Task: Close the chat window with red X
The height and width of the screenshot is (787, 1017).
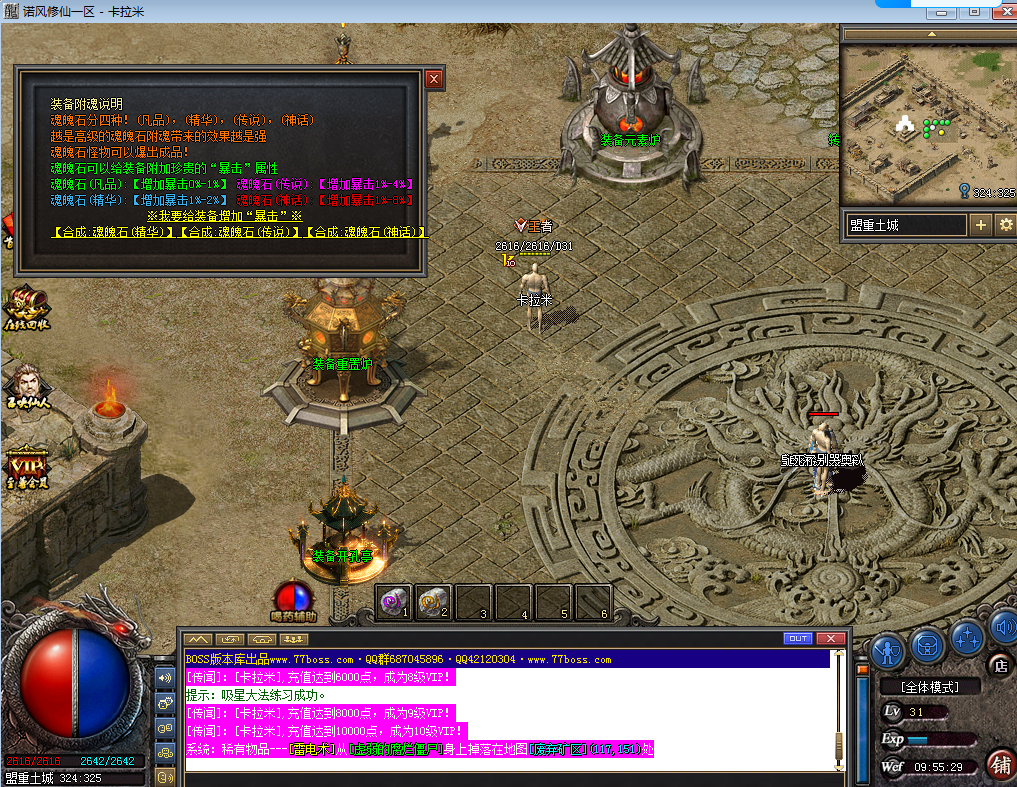Action: (830, 638)
